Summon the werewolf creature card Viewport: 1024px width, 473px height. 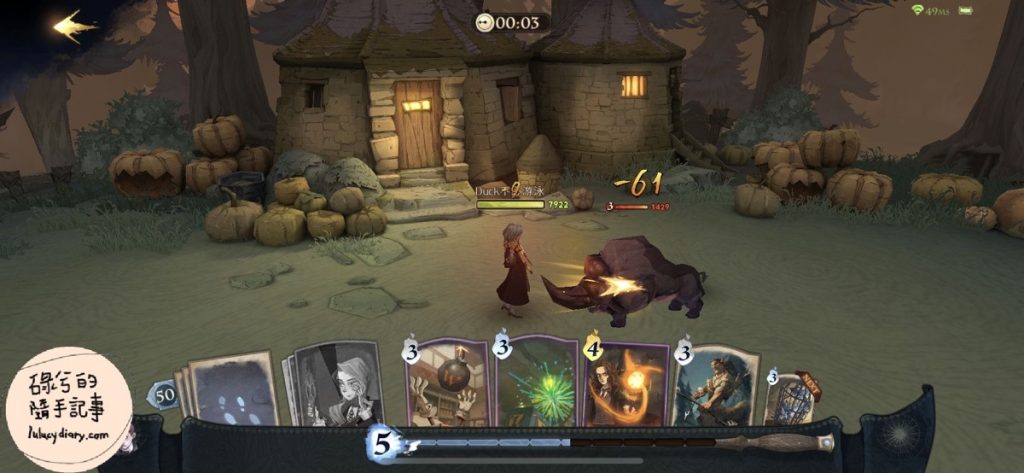tap(714, 384)
